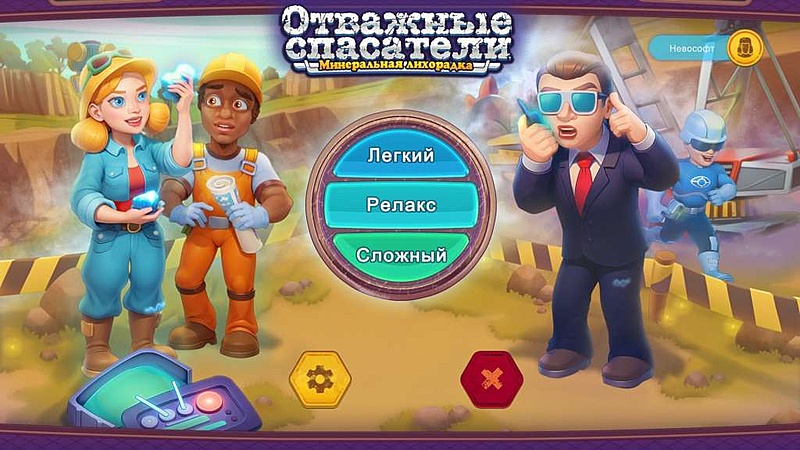Exit via the red X hexagon button

[491, 379]
